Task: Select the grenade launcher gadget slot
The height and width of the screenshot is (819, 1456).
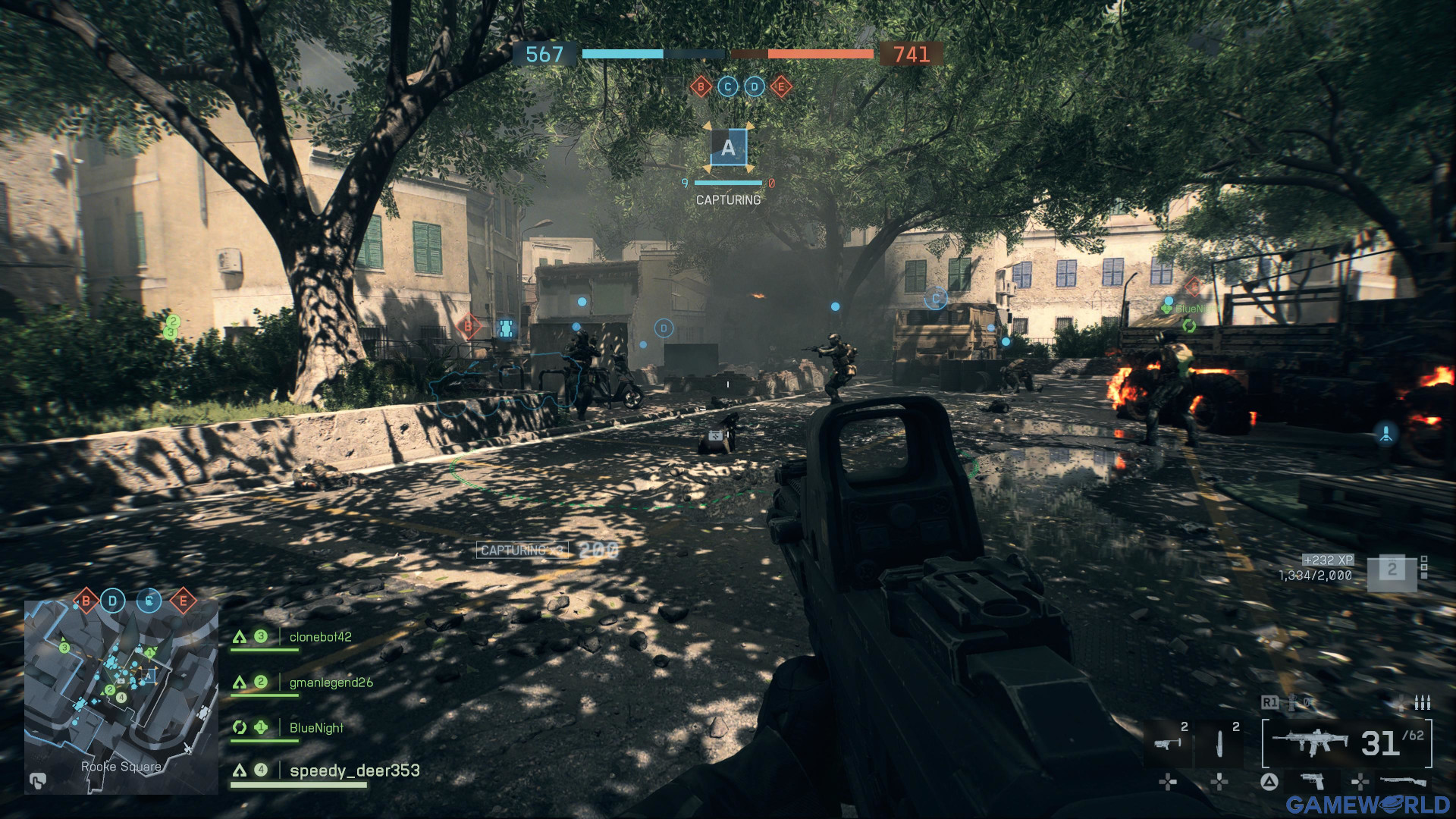Action: point(1167,742)
